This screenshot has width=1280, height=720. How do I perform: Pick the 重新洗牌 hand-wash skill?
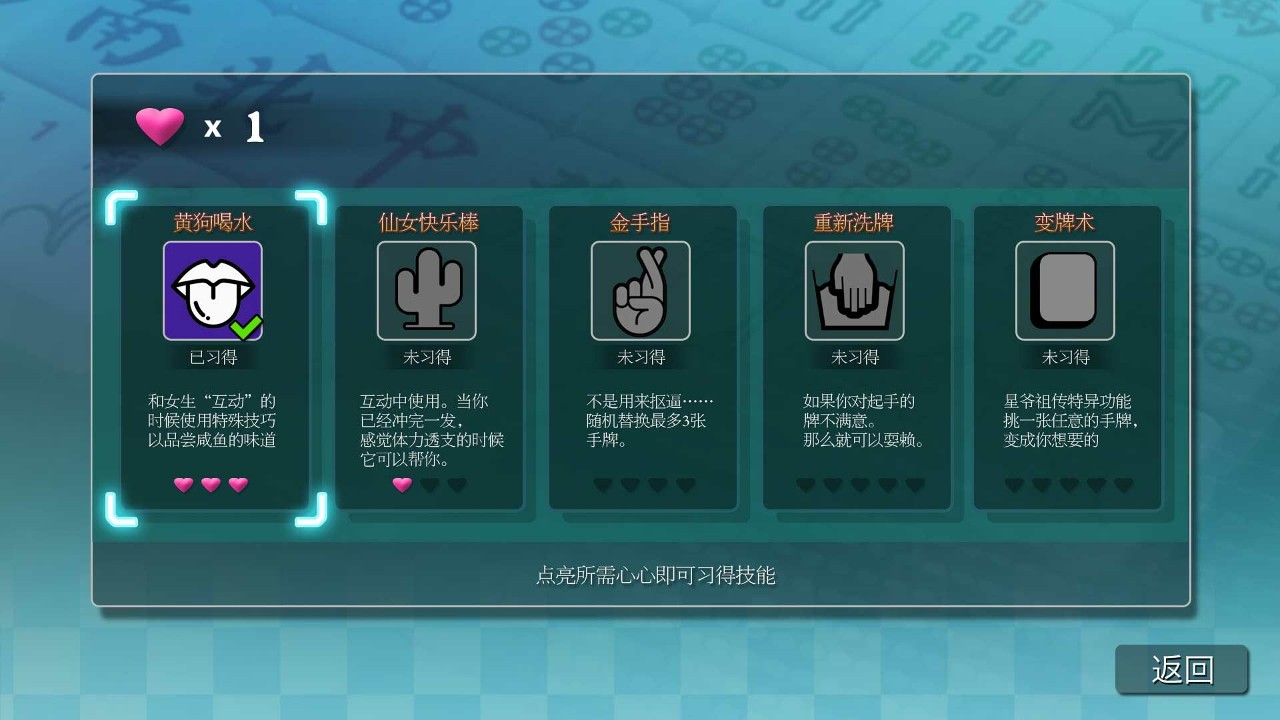click(x=855, y=291)
